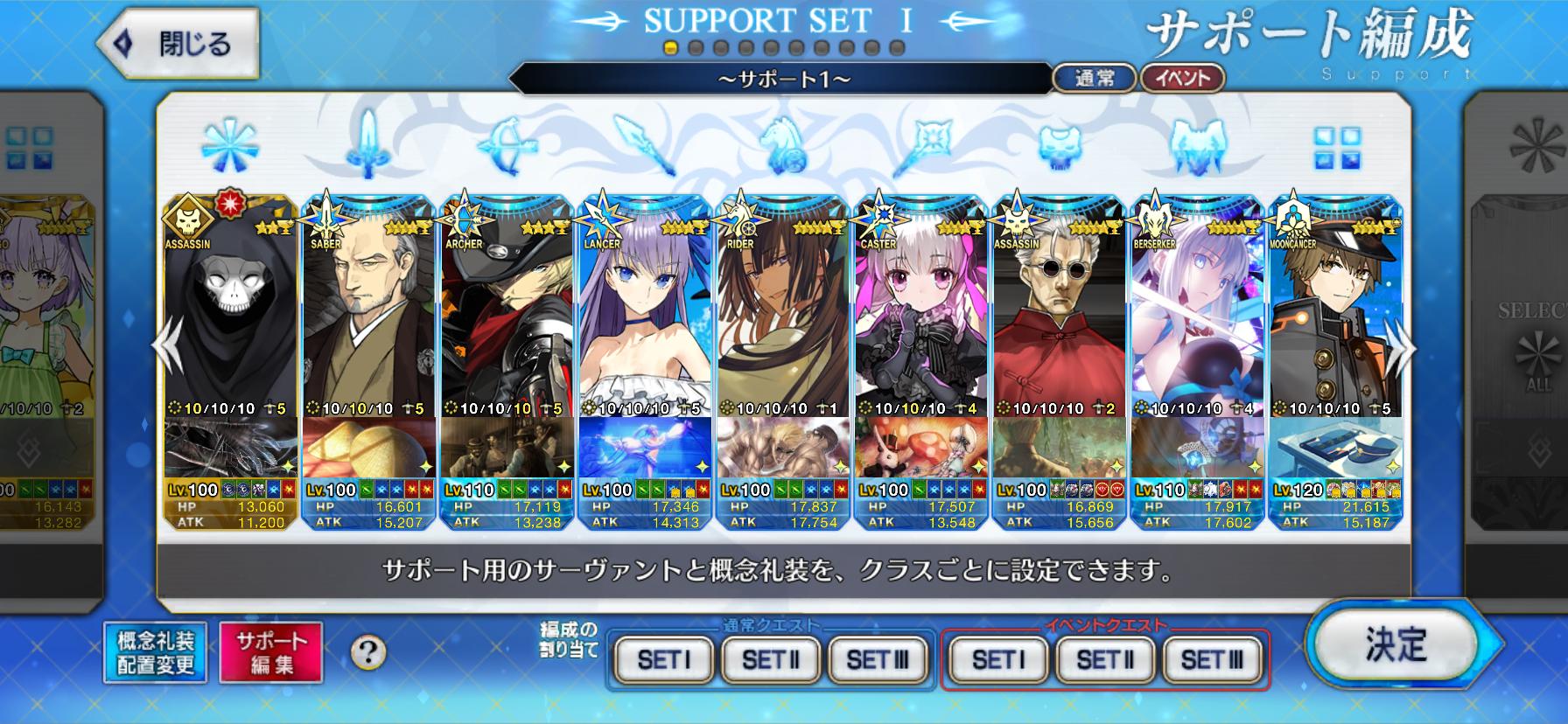Assign SET III for normal quests
Screen dimensions: 1568x724
click(x=878, y=659)
